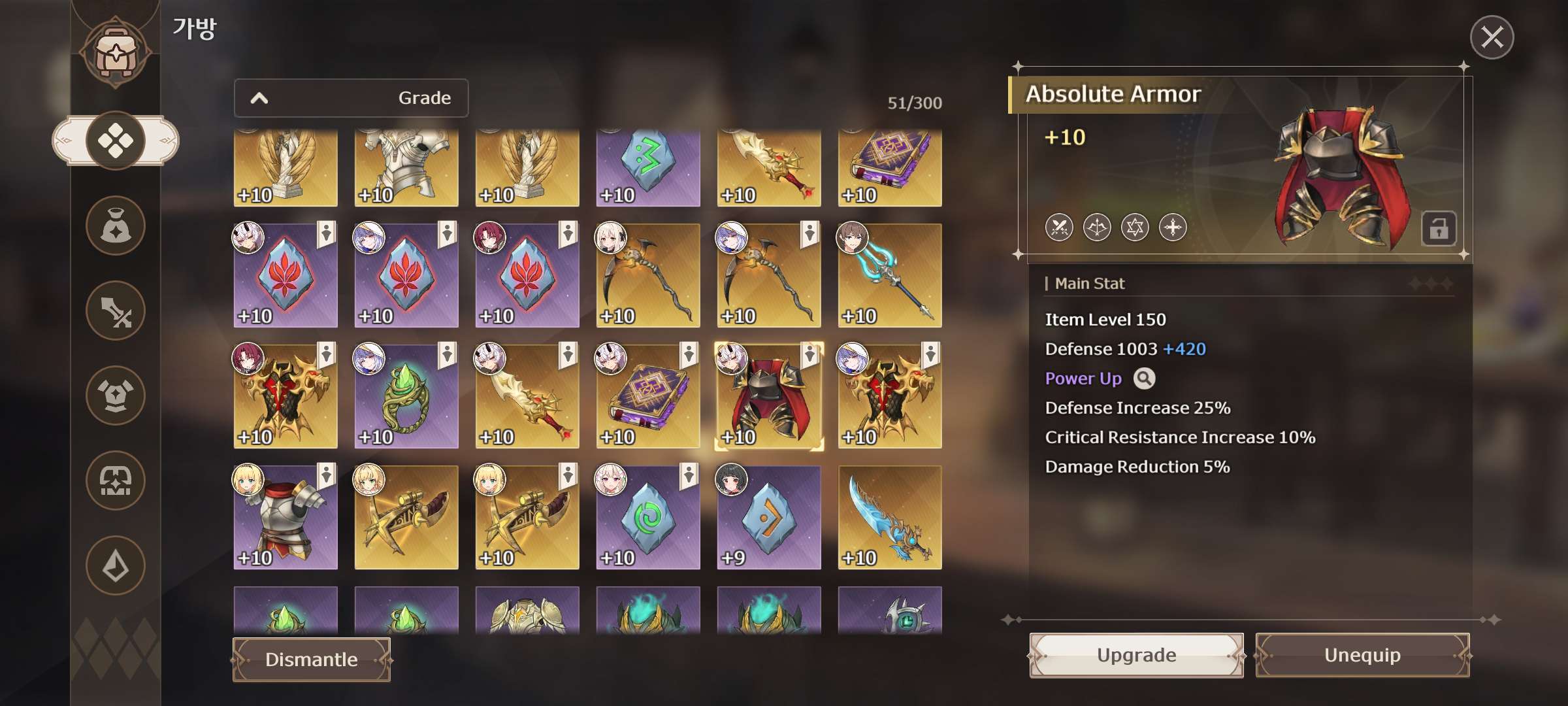Inspect Power Up with magnifier icon
Viewport: 1568px width, 706px height.
pyautogui.click(x=1144, y=378)
